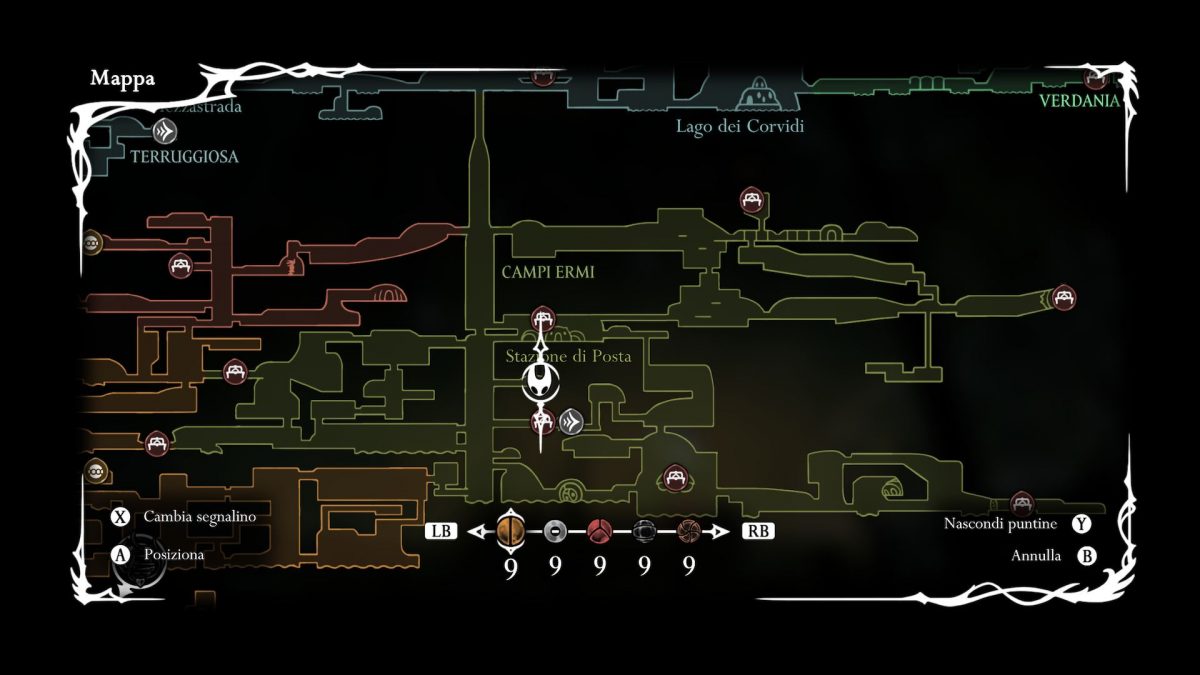Click the white player position marker
Viewport: 1200px width, 675px height.
[x=540, y=380]
